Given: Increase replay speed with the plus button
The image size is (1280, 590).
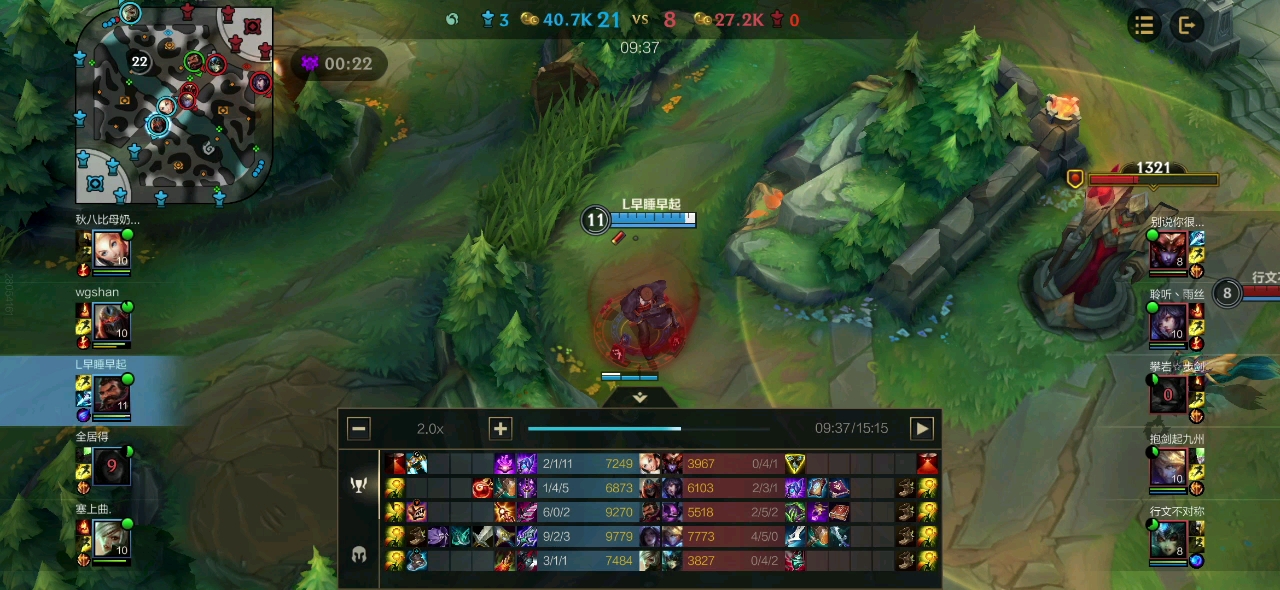Looking at the screenshot, I should pyautogui.click(x=500, y=429).
